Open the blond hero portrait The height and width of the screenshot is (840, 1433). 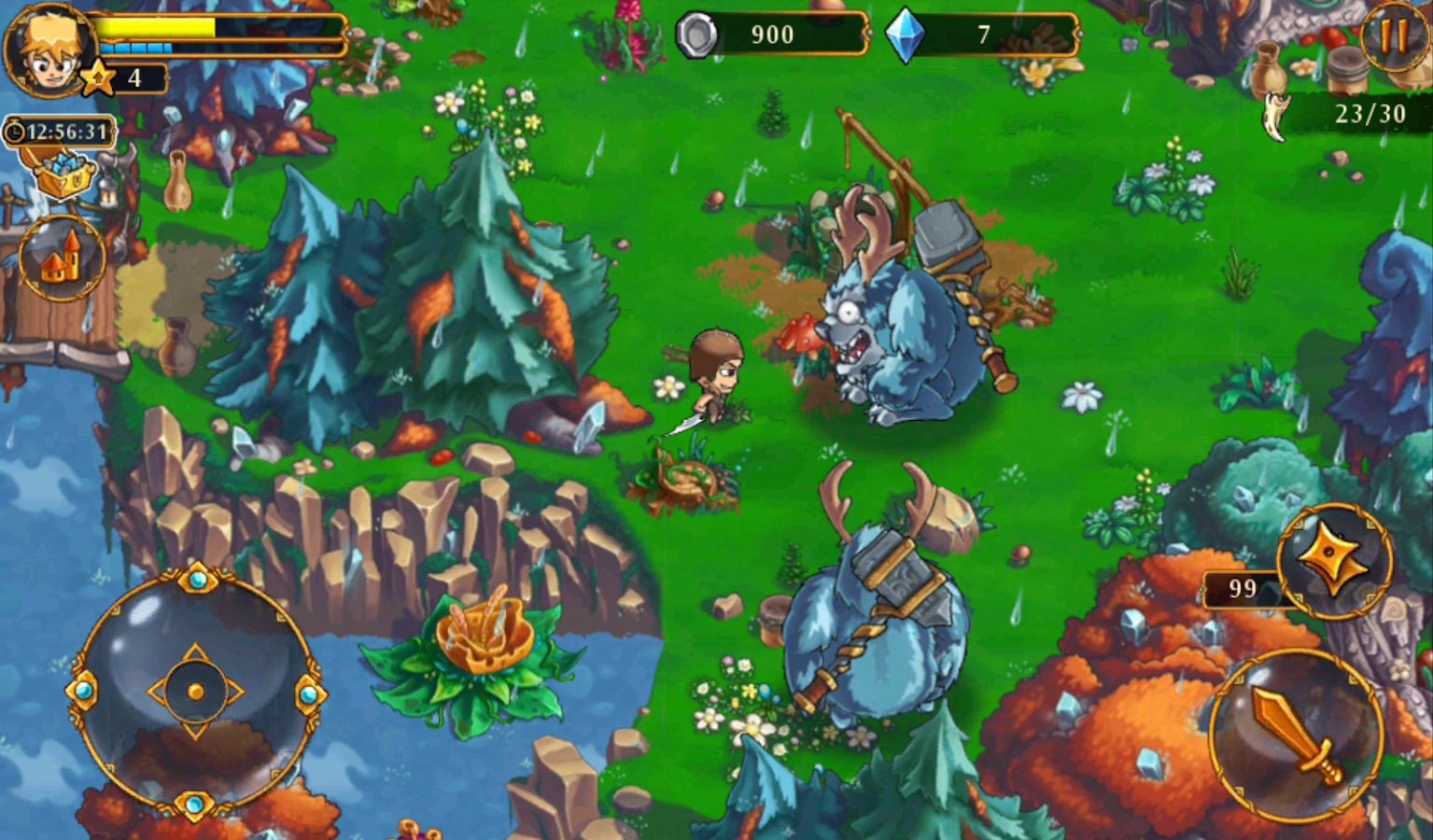(x=47, y=49)
